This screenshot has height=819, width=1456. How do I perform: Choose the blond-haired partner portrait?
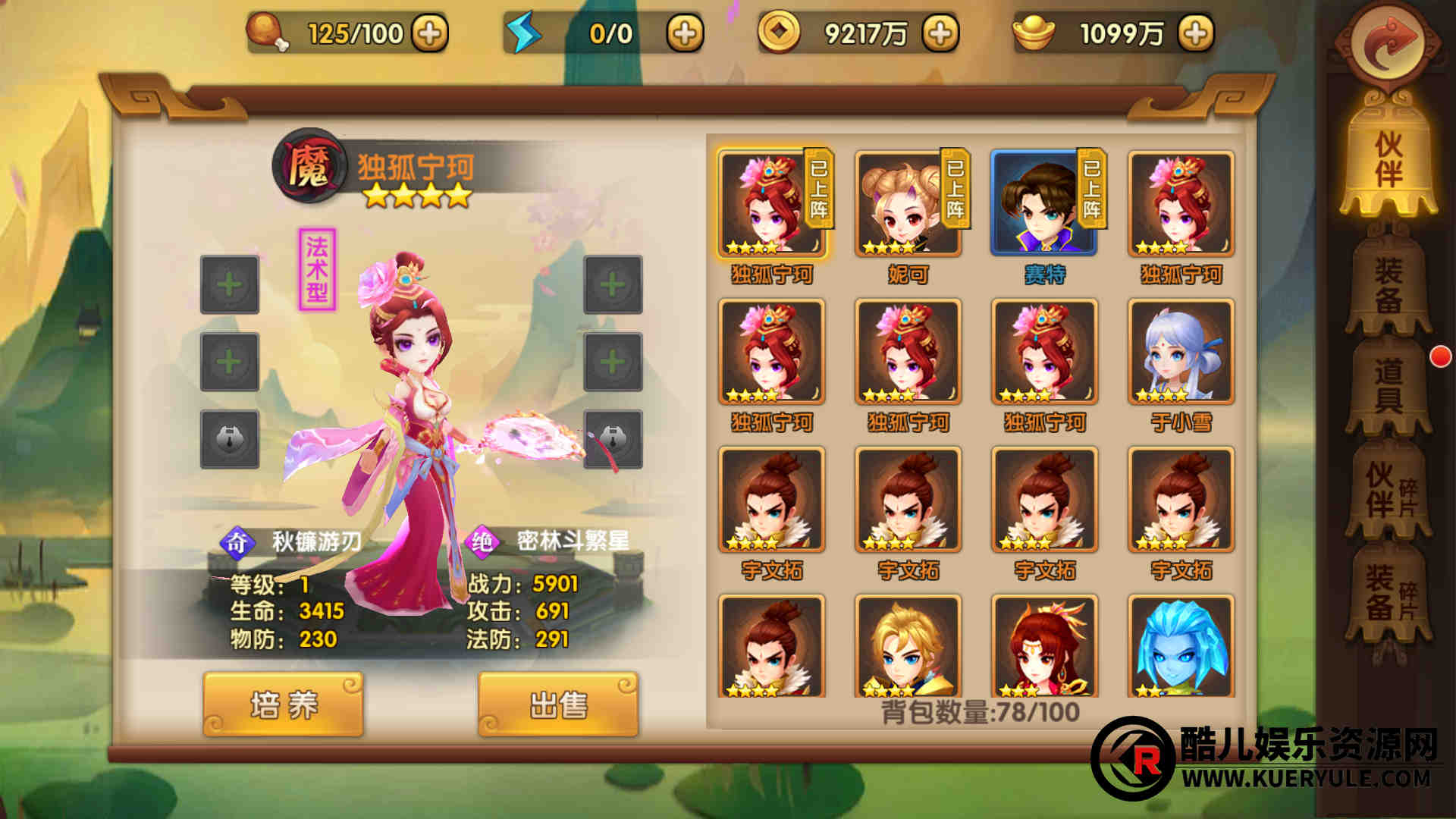point(908,646)
